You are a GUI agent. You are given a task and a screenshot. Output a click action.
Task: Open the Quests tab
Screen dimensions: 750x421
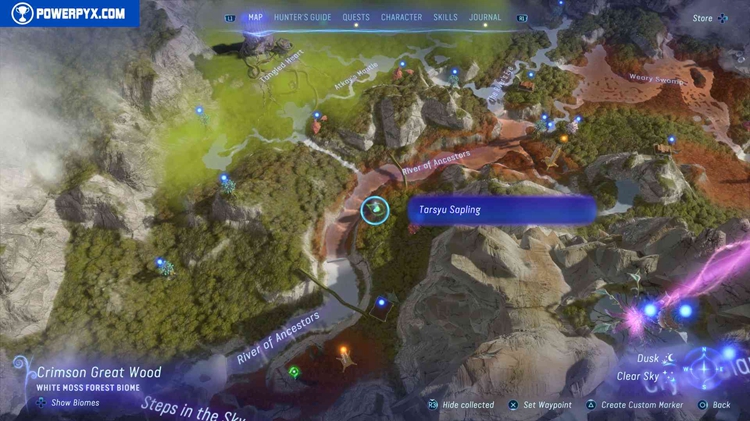click(x=356, y=17)
